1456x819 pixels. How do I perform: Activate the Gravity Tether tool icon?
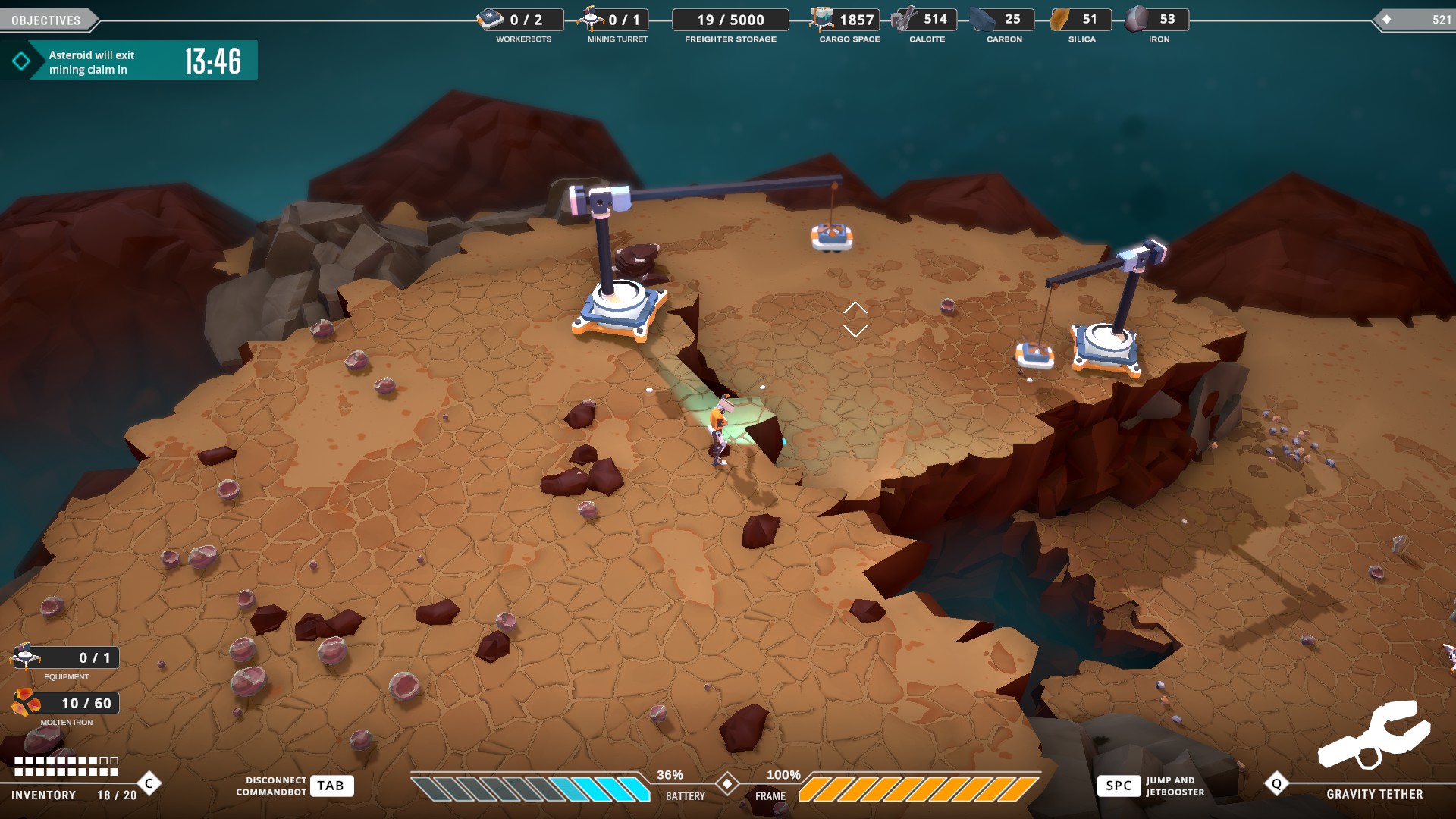tap(1373, 734)
